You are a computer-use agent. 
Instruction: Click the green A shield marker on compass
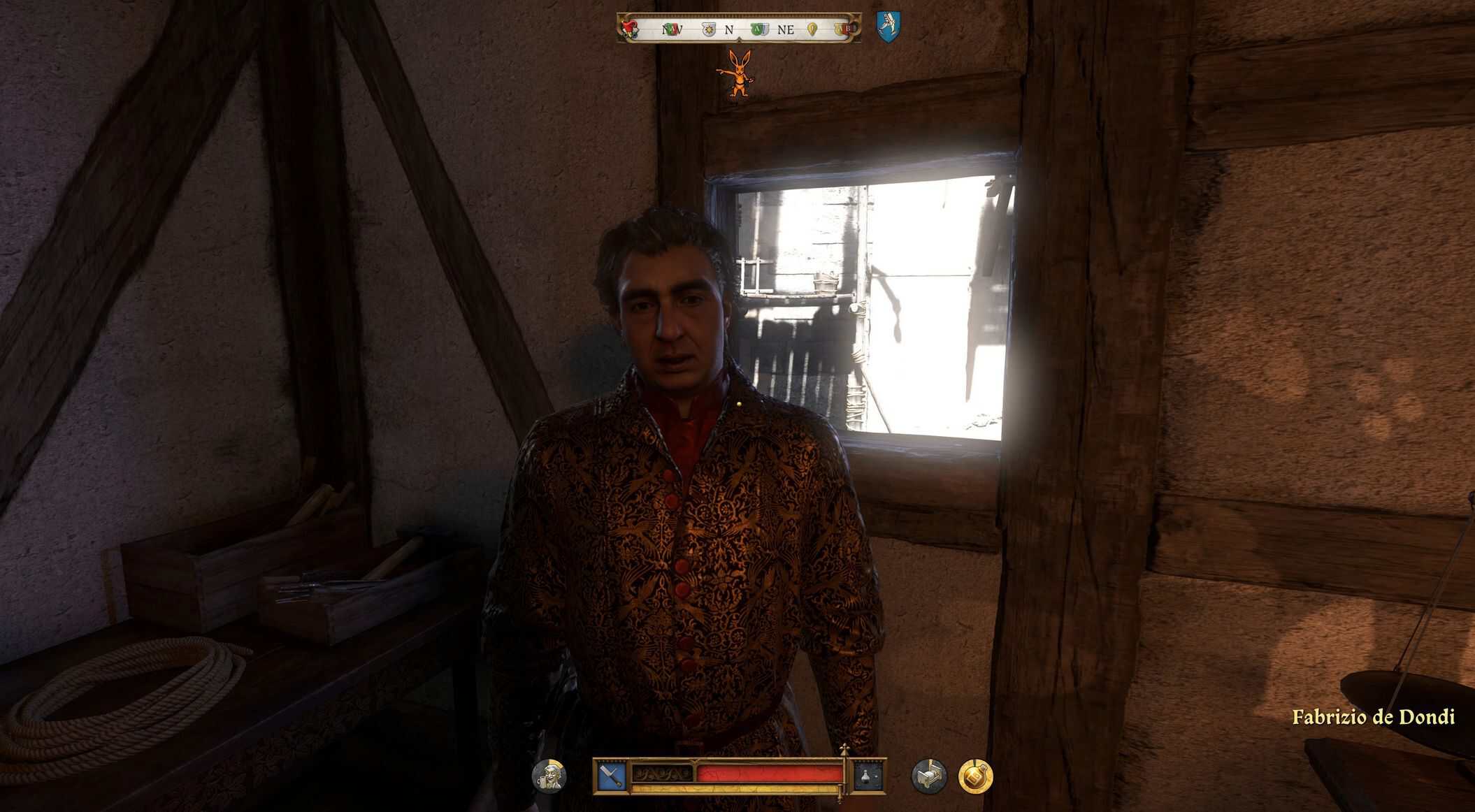(758, 29)
